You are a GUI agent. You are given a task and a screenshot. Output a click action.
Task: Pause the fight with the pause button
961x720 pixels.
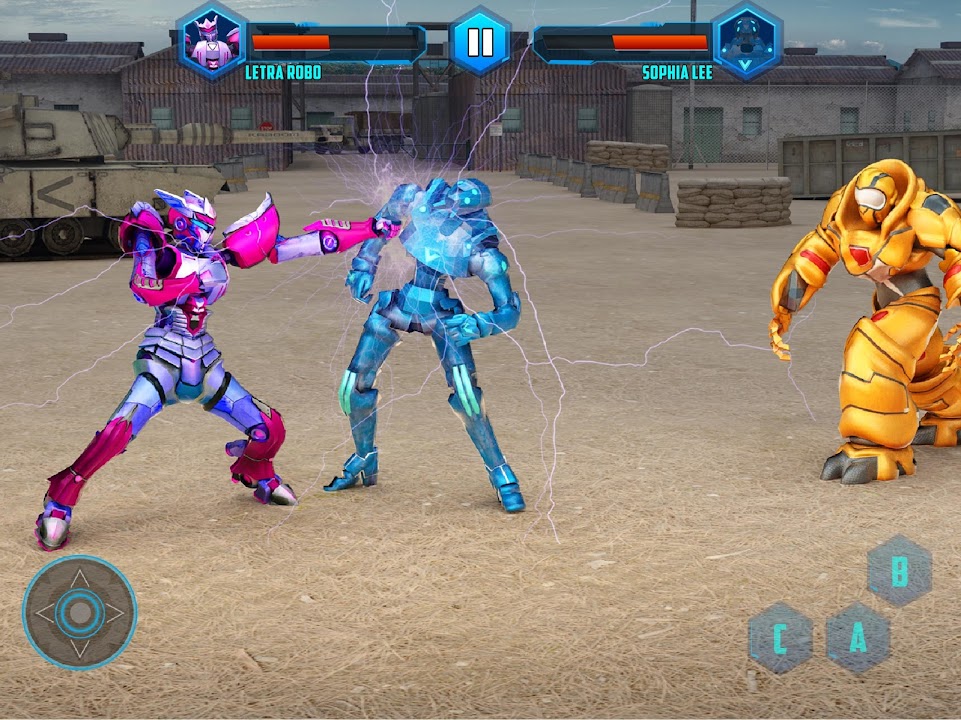(479, 41)
